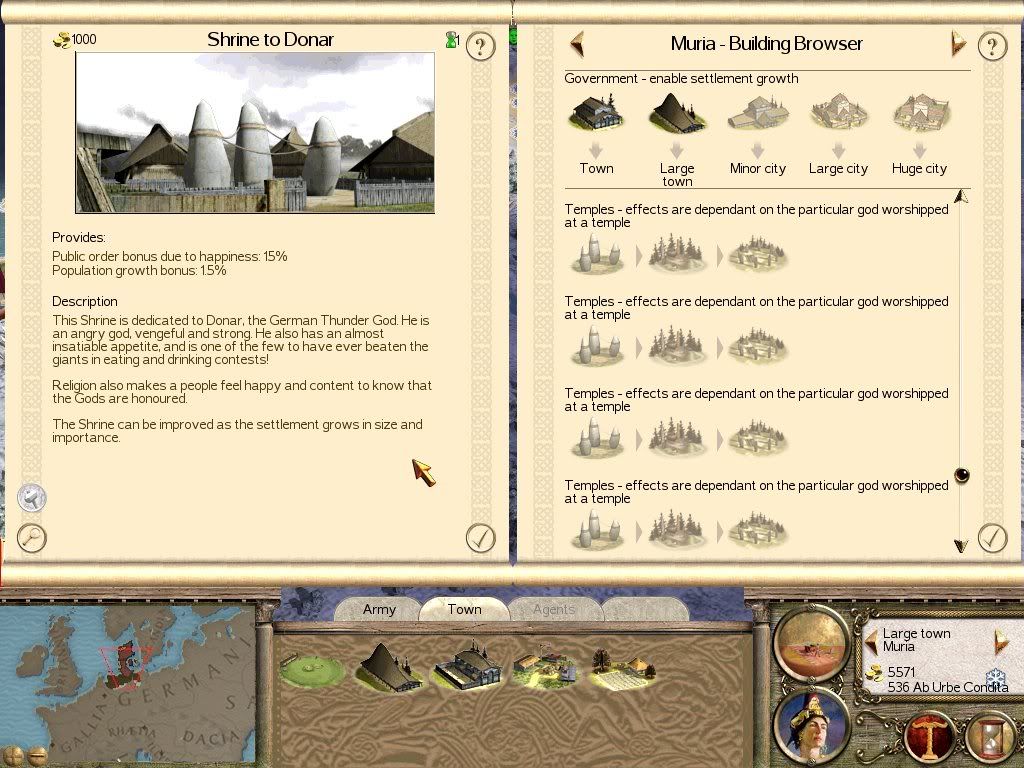
Task: Select the Town government building icon
Action: coord(596,114)
